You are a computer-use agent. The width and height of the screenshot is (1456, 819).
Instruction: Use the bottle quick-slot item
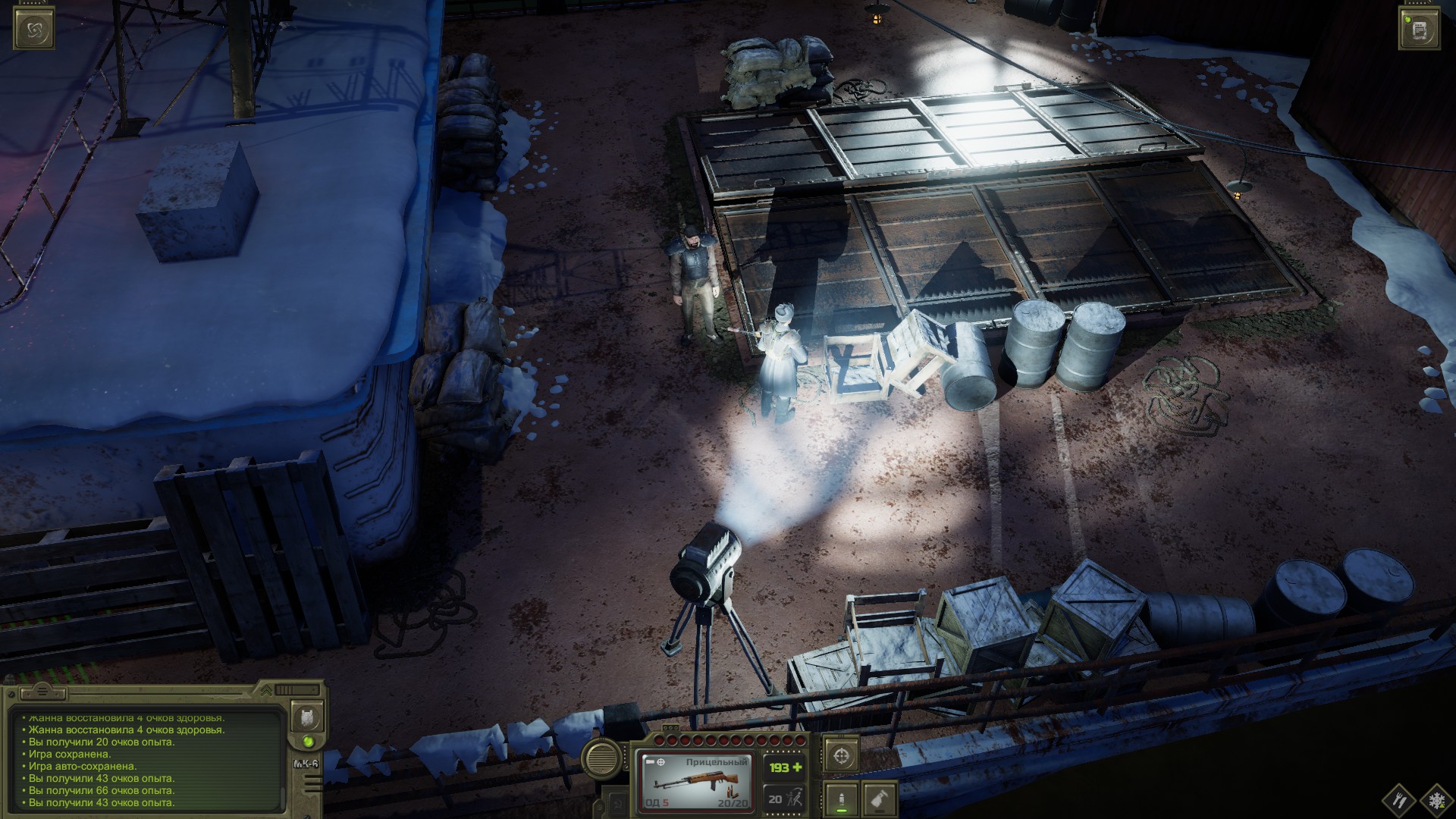[x=879, y=799]
